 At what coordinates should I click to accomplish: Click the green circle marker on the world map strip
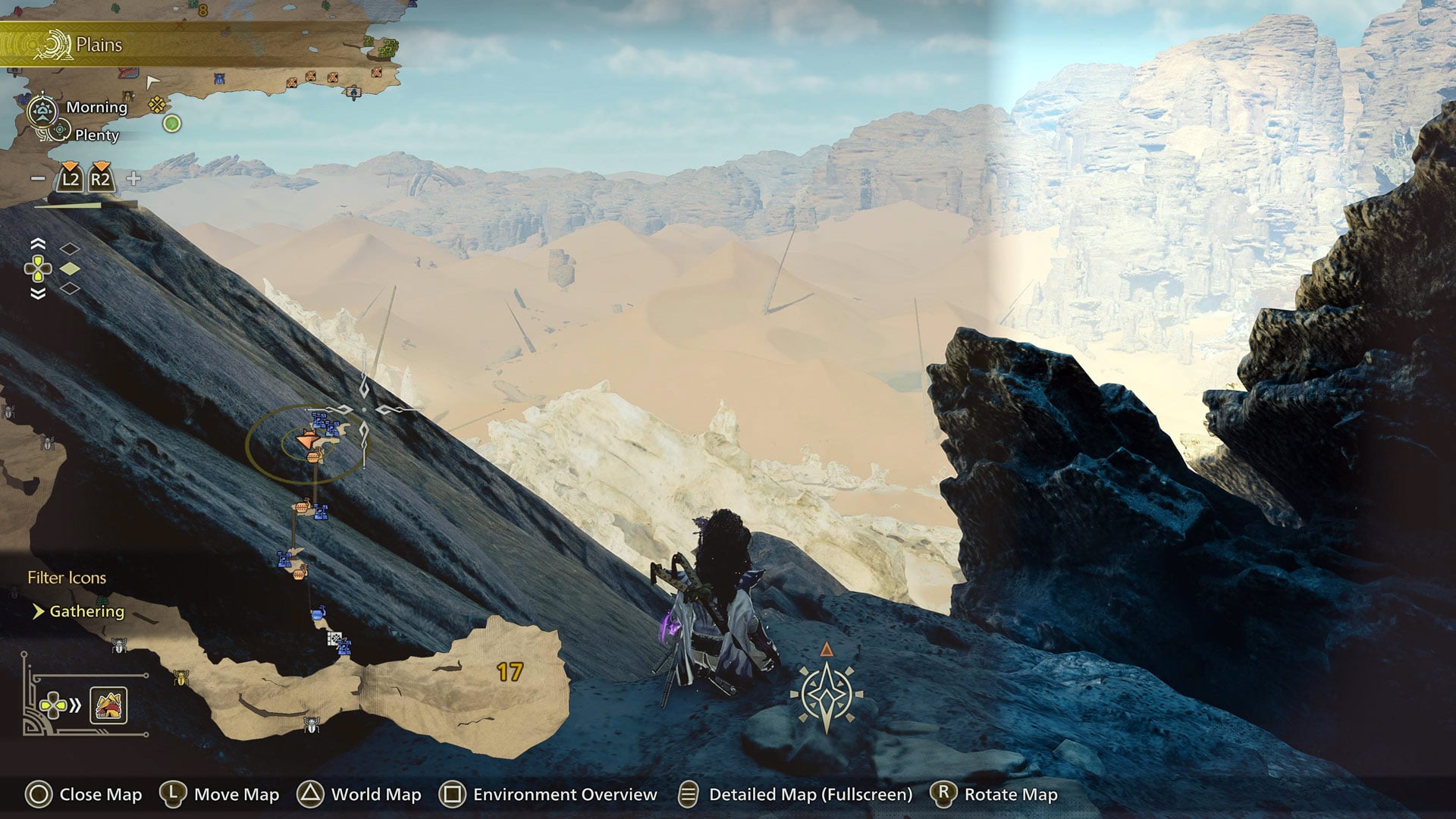pos(171,121)
